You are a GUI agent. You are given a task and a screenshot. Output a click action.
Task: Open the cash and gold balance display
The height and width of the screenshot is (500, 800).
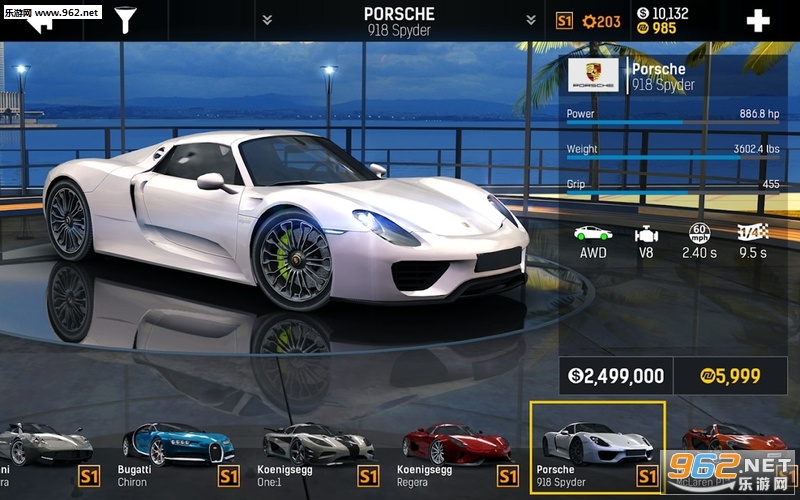[x=662, y=20]
